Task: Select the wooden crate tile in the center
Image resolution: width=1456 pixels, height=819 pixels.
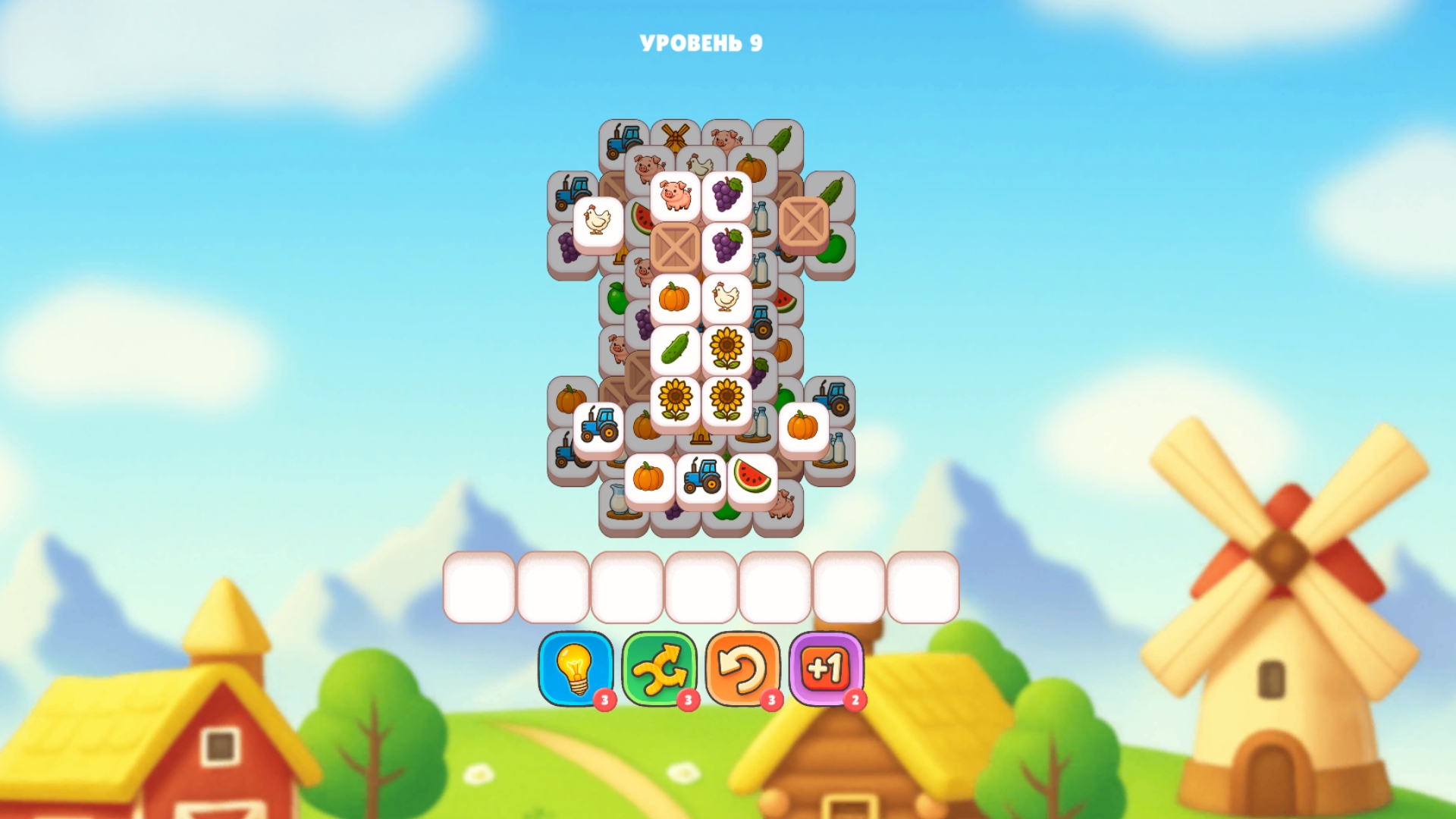Action: (675, 245)
